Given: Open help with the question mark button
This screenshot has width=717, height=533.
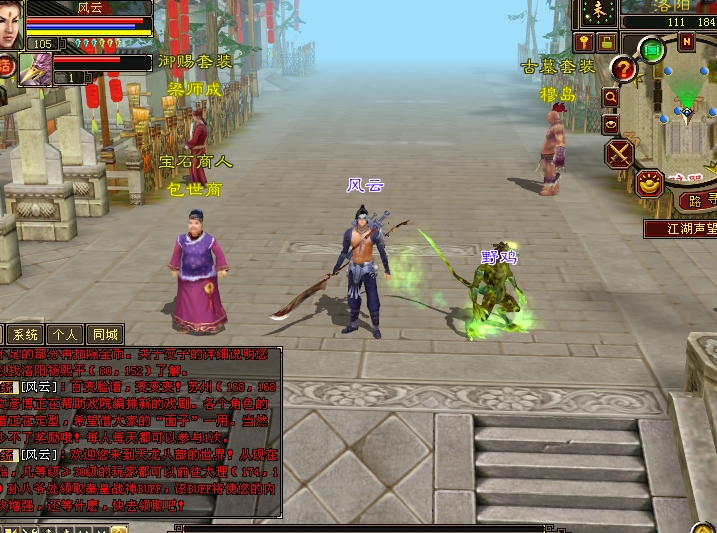Looking at the screenshot, I should (624, 69).
